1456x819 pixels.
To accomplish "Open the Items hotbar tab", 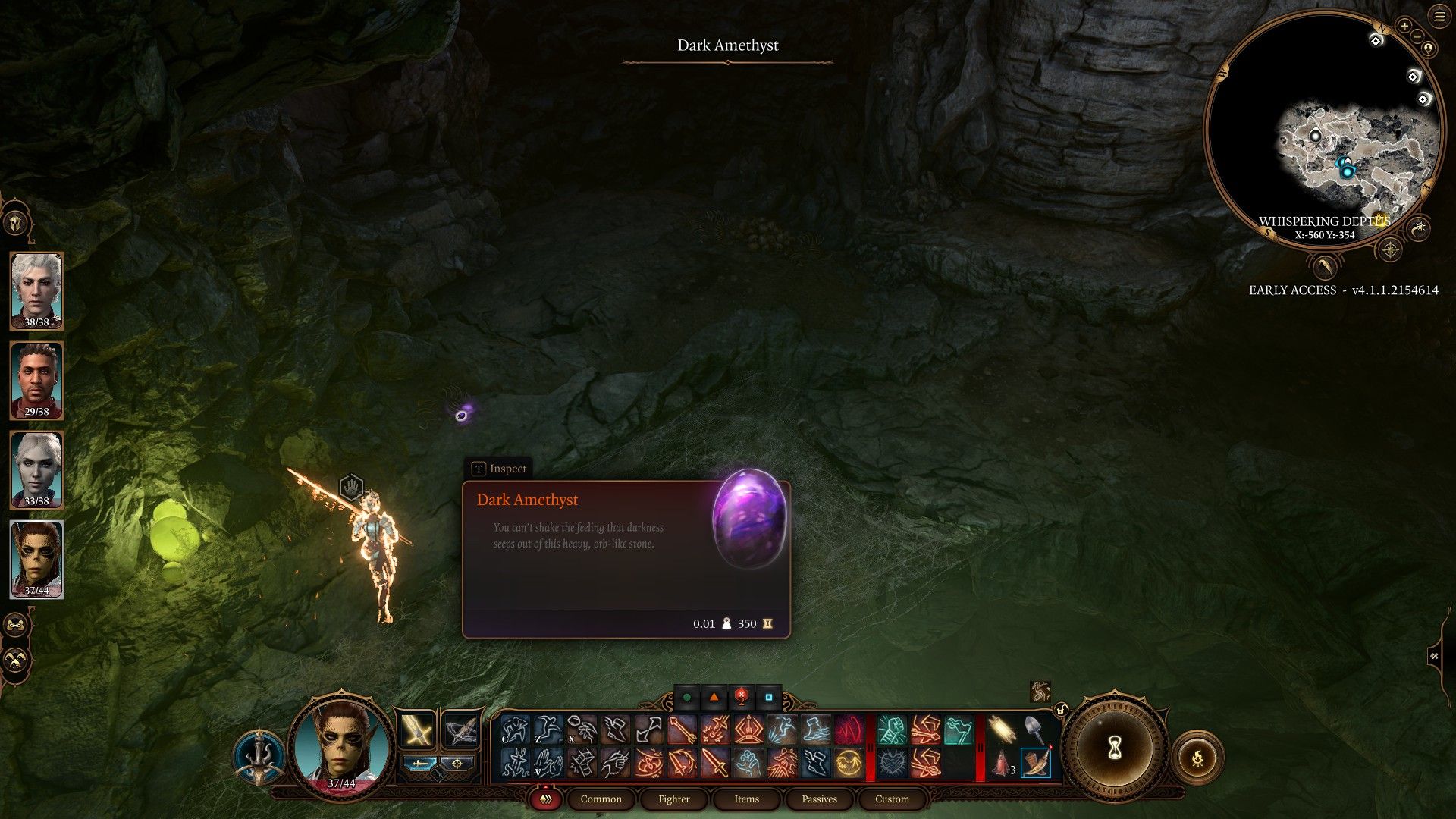I will click(x=746, y=799).
